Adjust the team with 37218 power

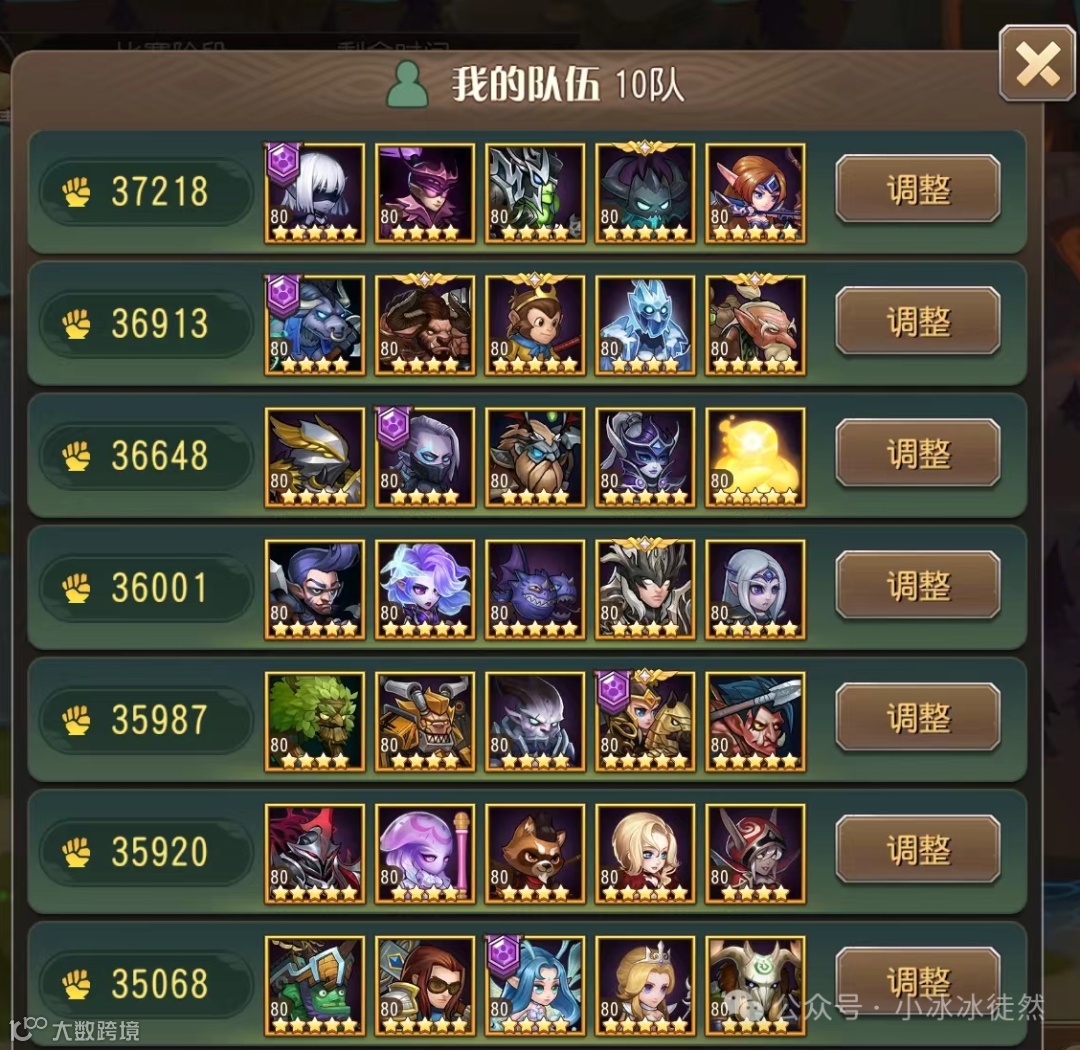[918, 189]
